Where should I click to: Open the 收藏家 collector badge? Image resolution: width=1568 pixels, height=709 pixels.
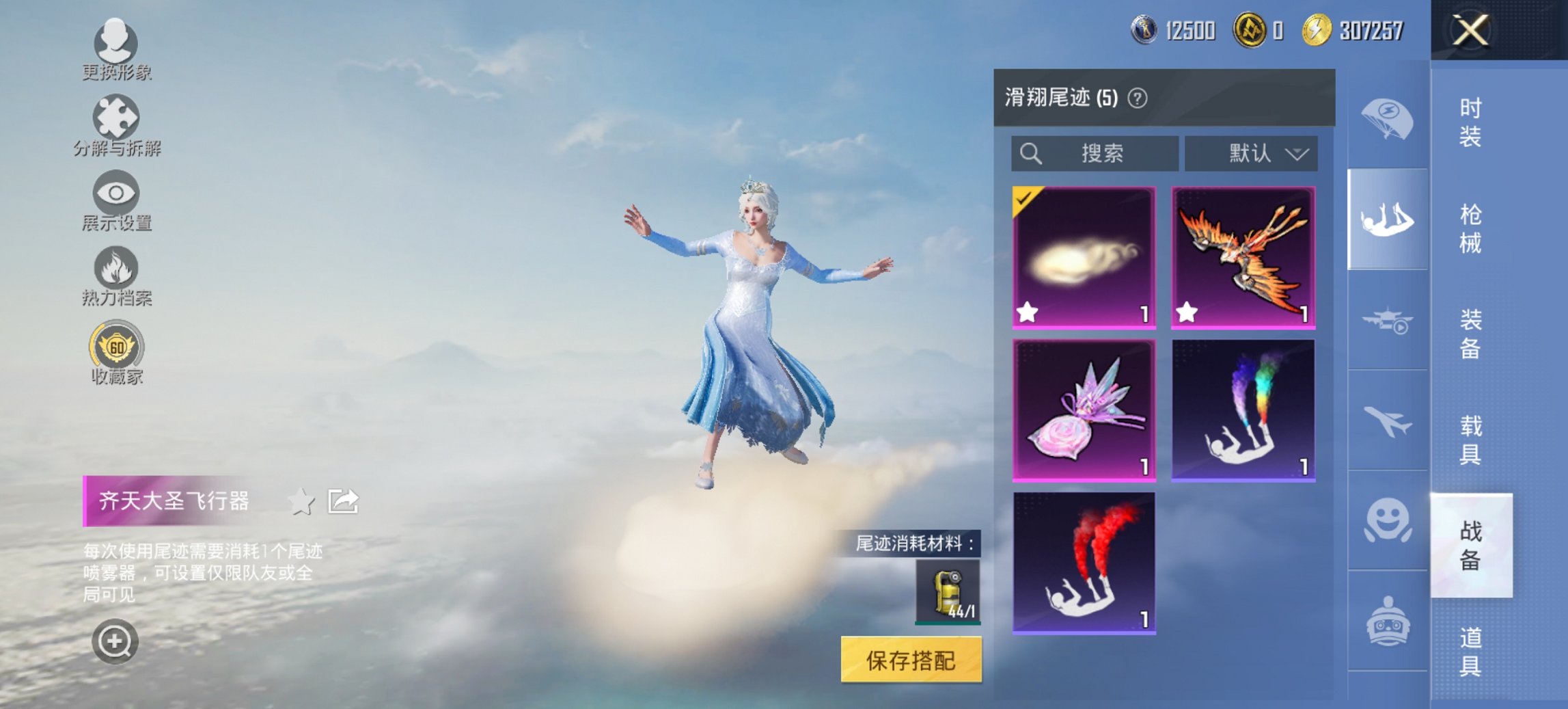pyautogui.click(x=116, y=347)
